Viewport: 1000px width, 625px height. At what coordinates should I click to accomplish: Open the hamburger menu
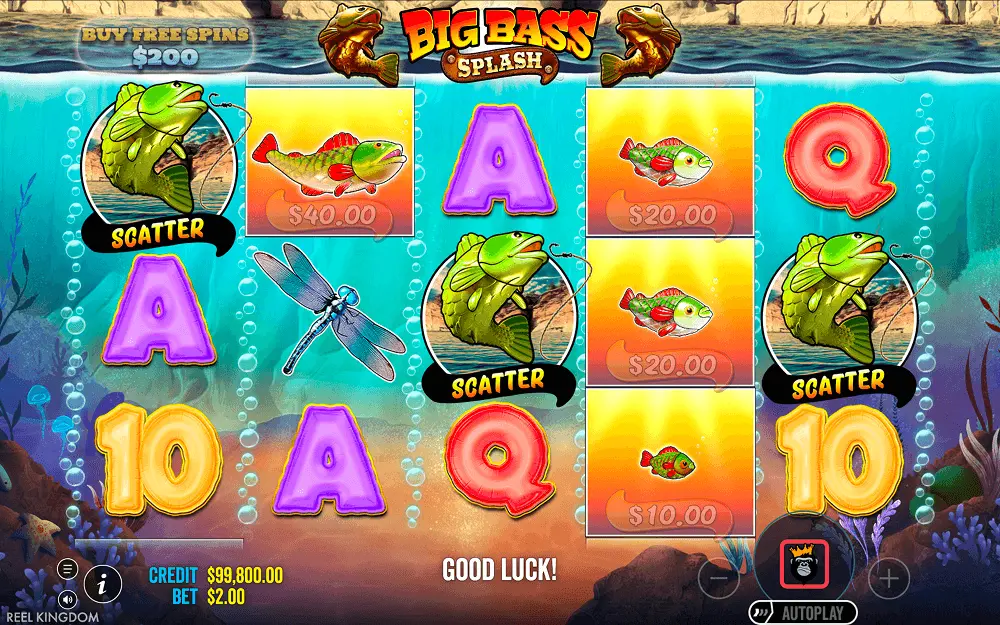68,569
